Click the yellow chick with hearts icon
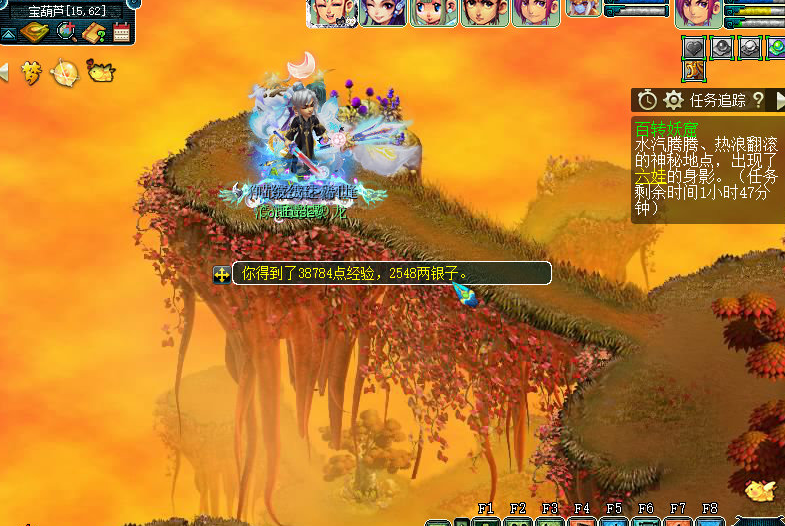 100,71
